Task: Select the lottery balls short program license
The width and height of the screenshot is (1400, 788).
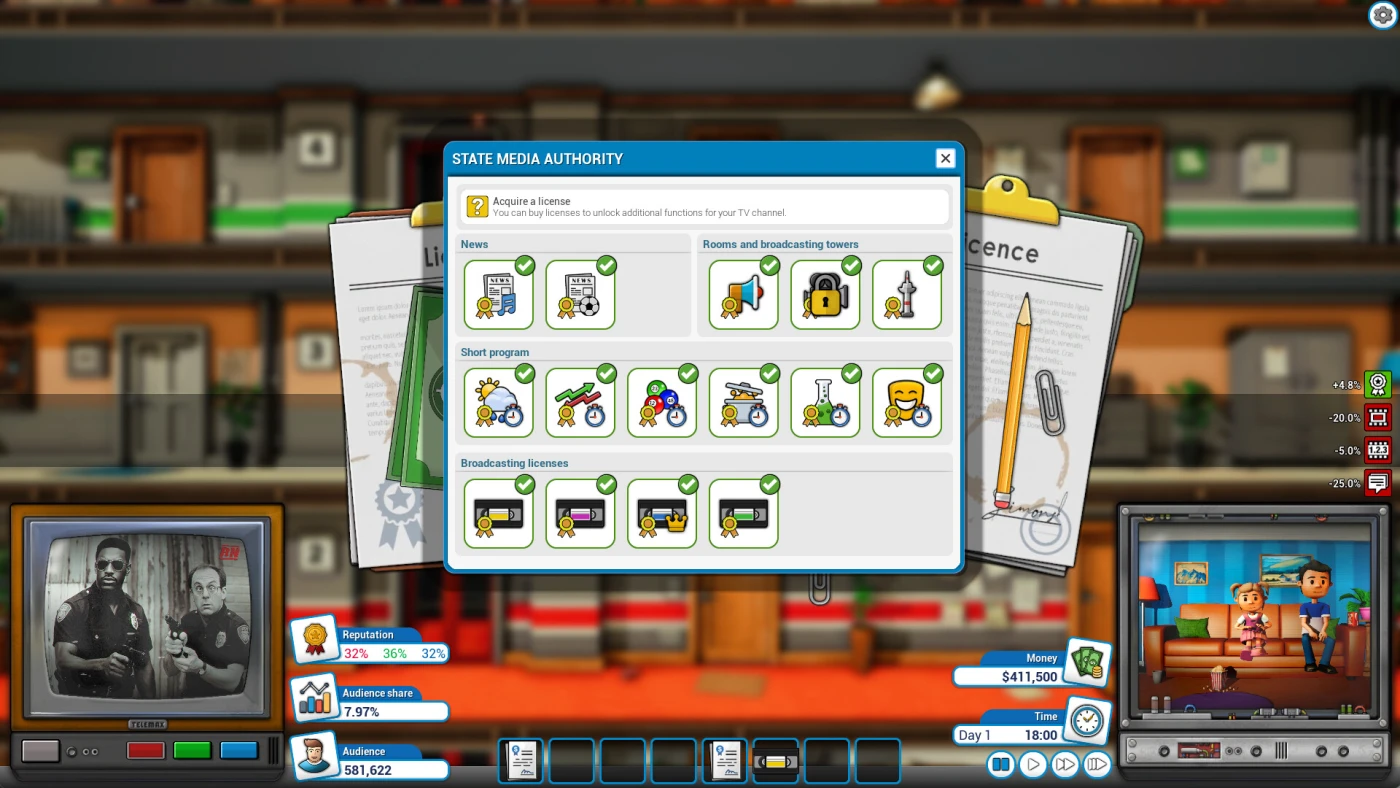Action: click(x=662, y=402)
